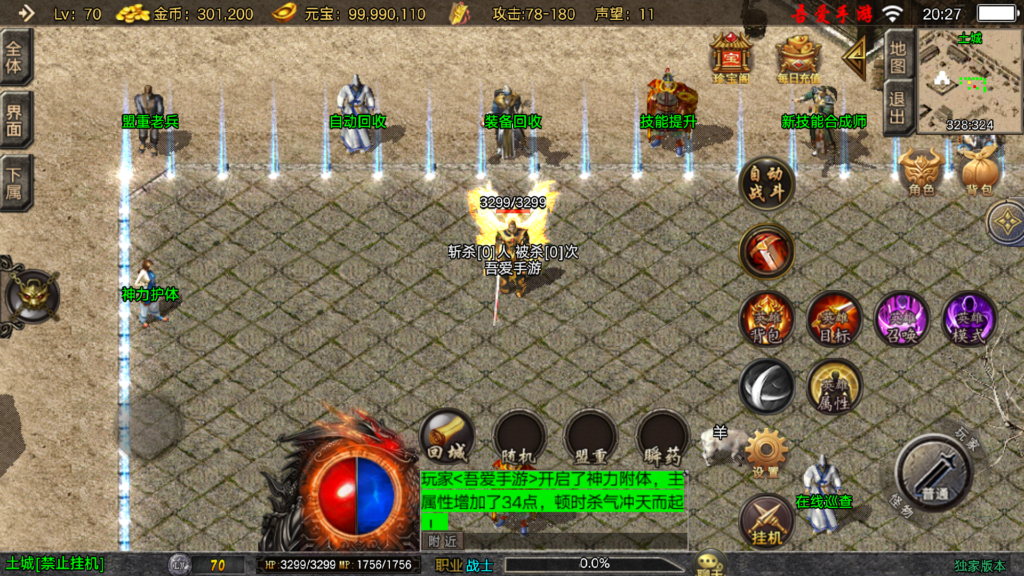
Task: Use the 回城 return-to-town scroll
Action: point(447,437)
